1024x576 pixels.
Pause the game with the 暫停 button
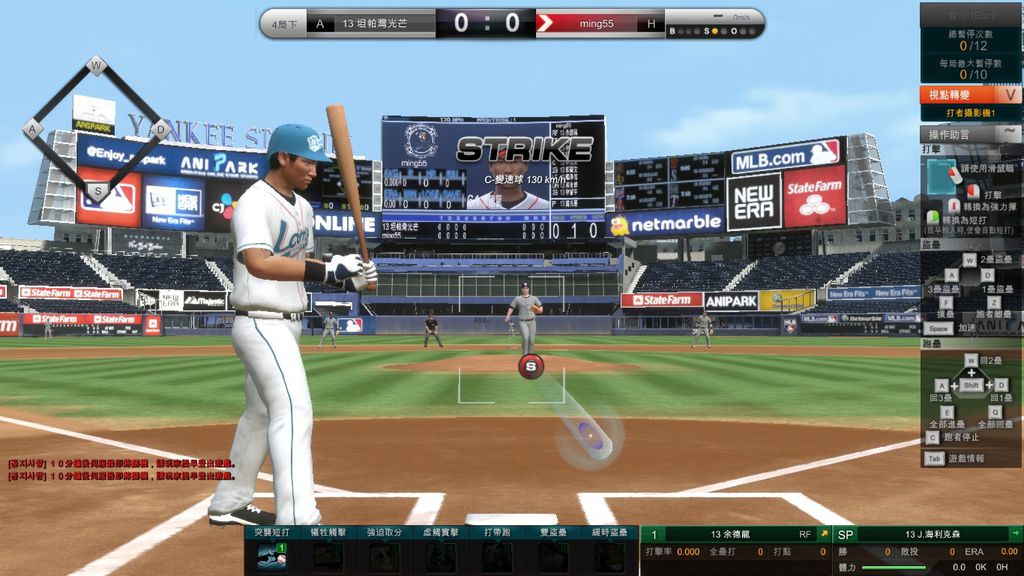click(970, 13)
